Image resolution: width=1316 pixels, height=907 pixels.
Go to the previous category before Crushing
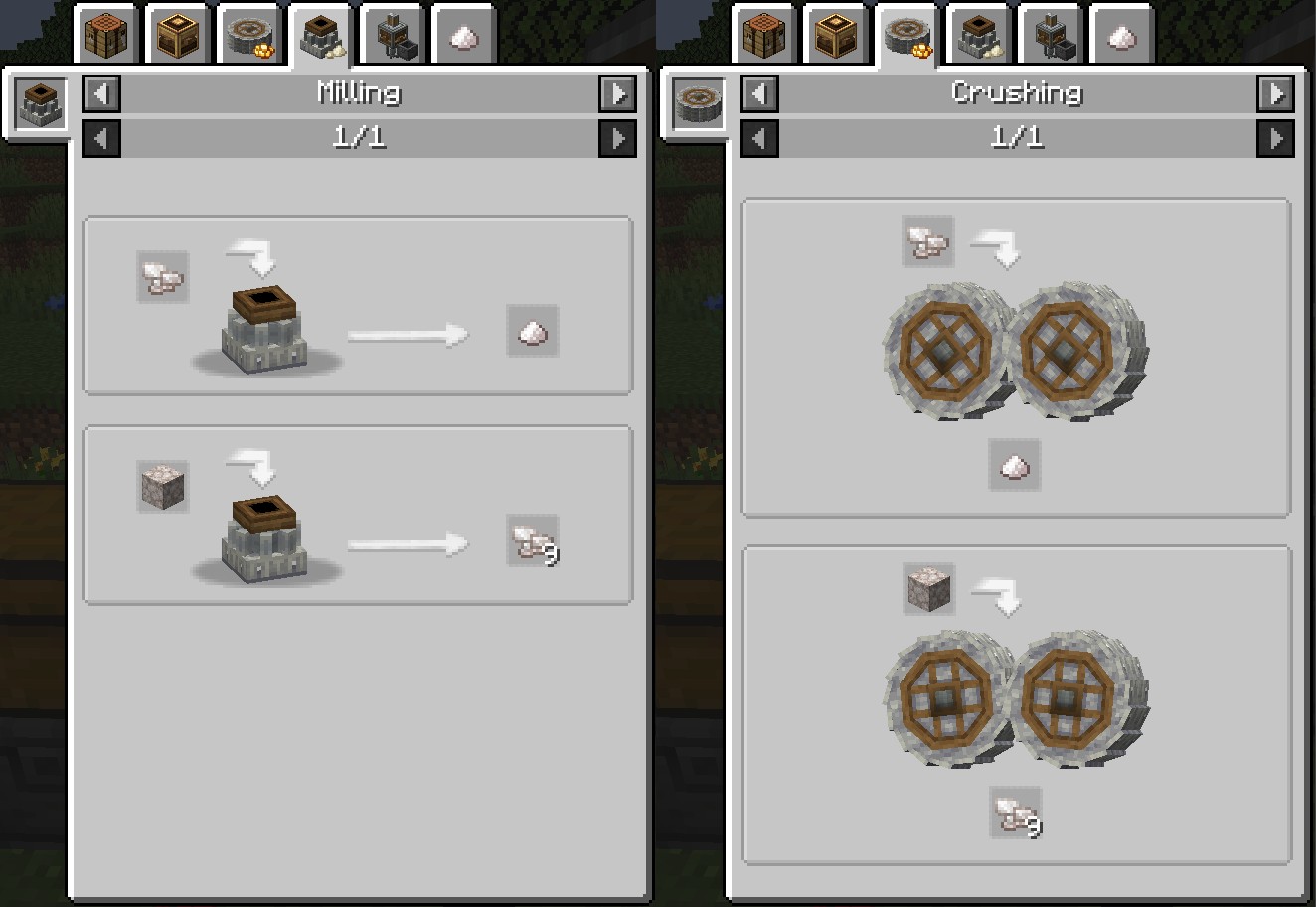click(x=760, y=94)
